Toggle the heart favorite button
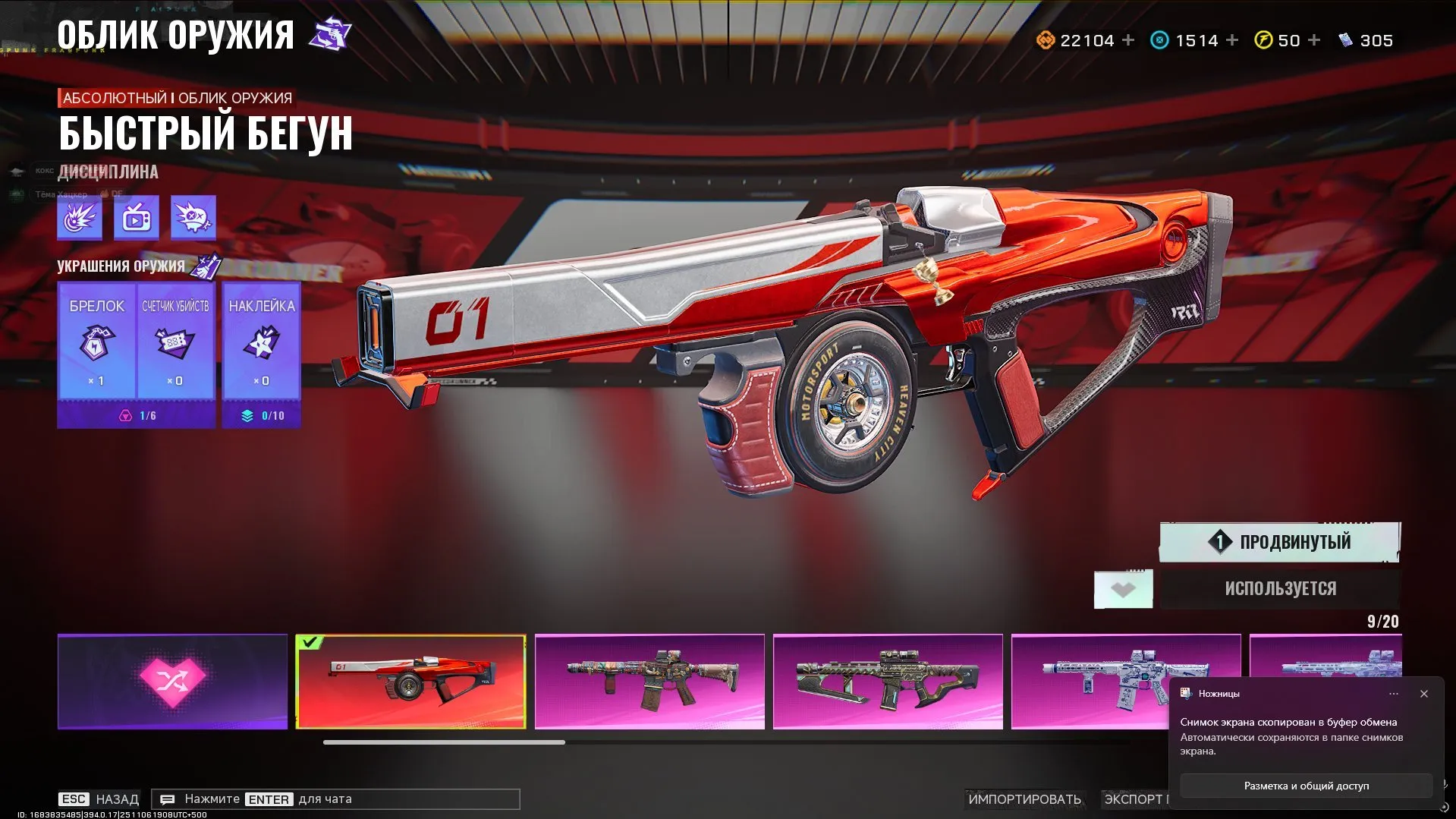Viewport: 1456px width, 819px height. [1123, 589]
